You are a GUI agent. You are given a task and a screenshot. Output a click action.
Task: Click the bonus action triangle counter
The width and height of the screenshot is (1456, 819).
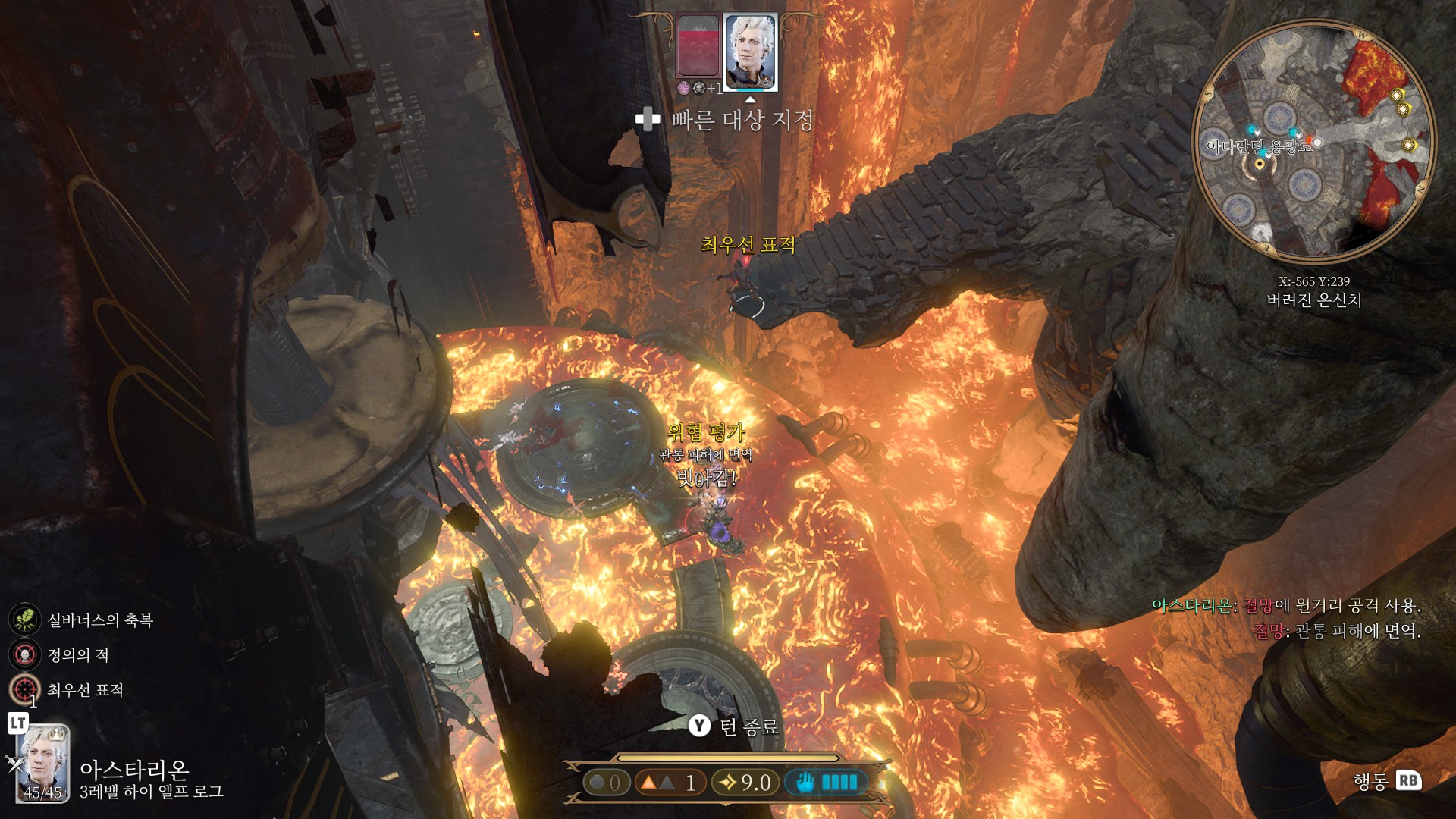[x=667, y=783]
